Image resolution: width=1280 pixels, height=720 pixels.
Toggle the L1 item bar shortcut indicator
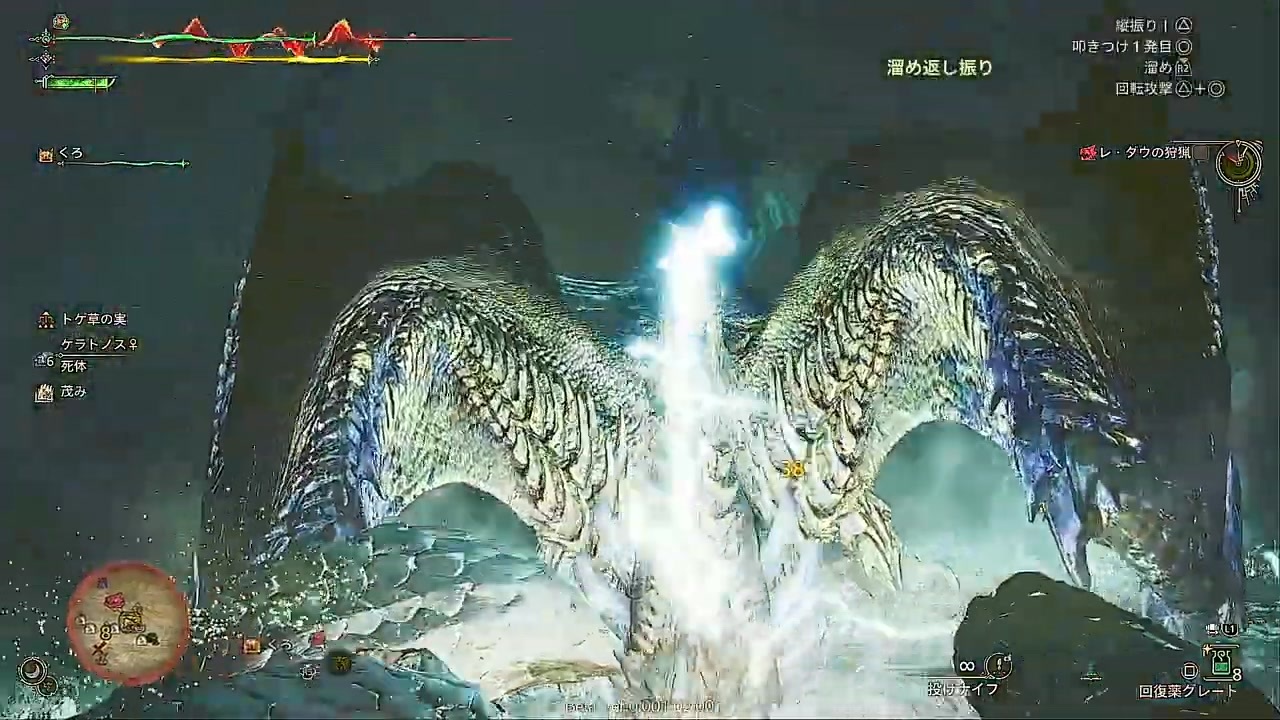tap(1229, 629)
